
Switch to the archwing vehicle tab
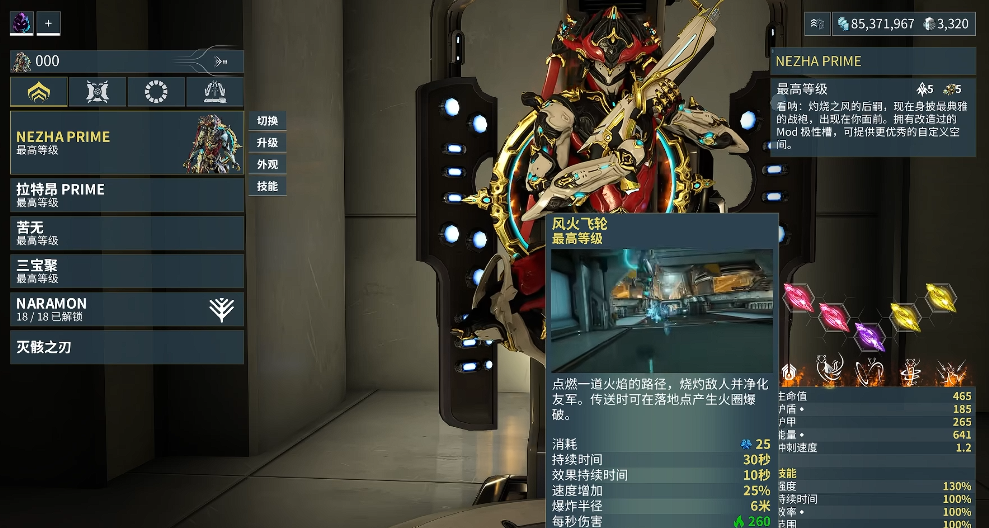coord(215,92)
